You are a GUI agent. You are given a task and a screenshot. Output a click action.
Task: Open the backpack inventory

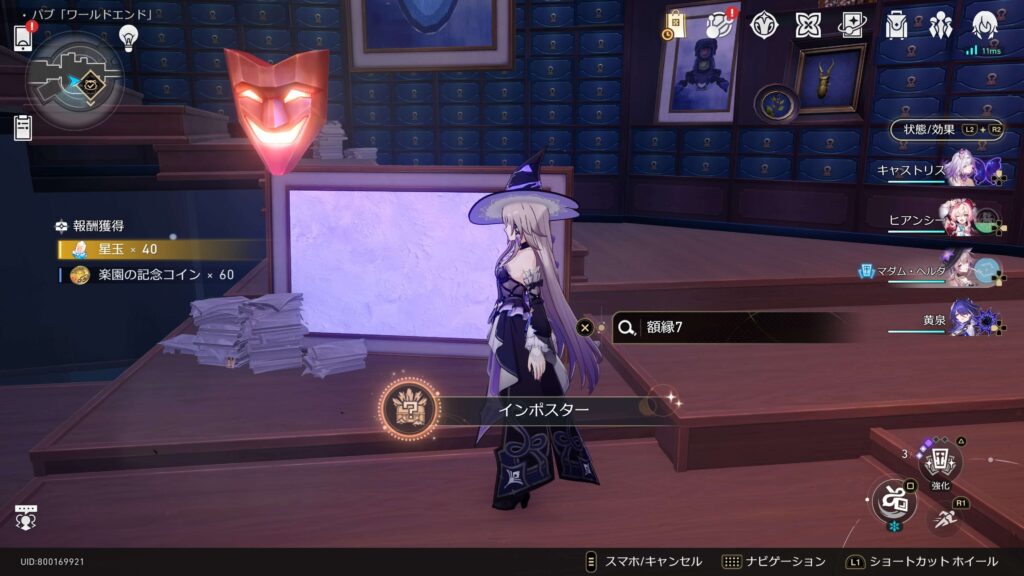(896, 25)
